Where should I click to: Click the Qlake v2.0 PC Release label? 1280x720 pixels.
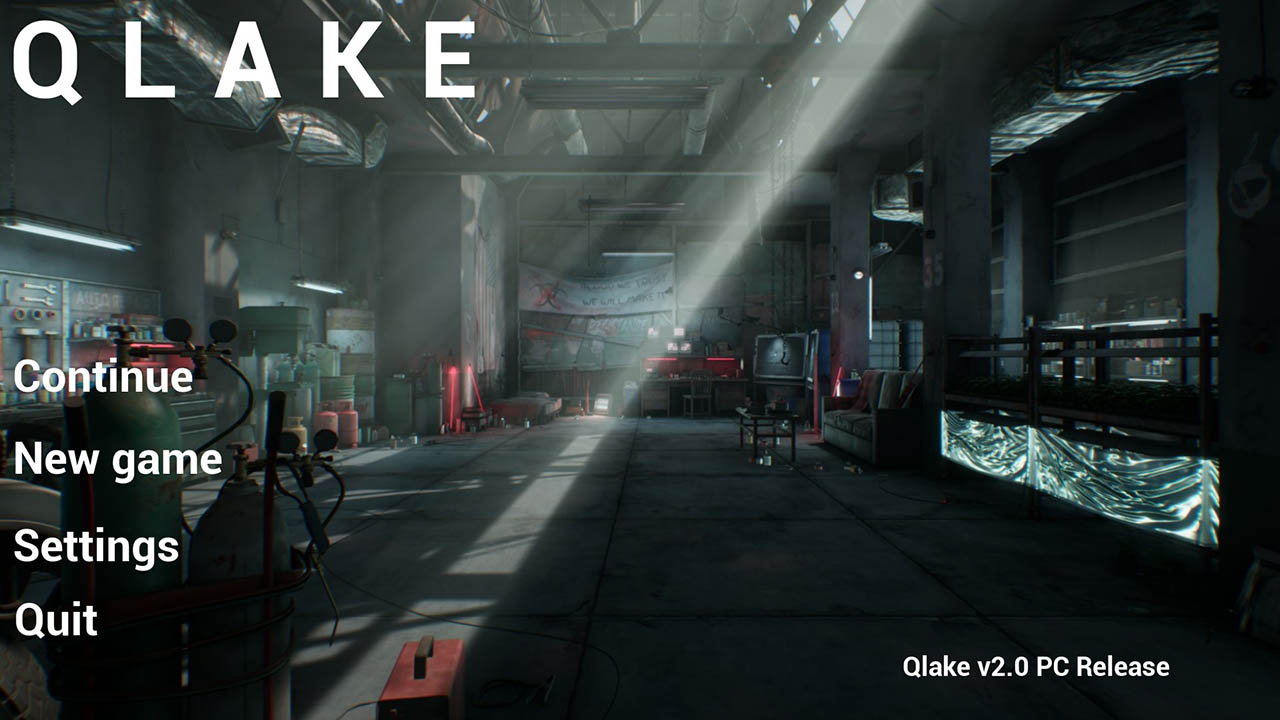[1037, 663]
